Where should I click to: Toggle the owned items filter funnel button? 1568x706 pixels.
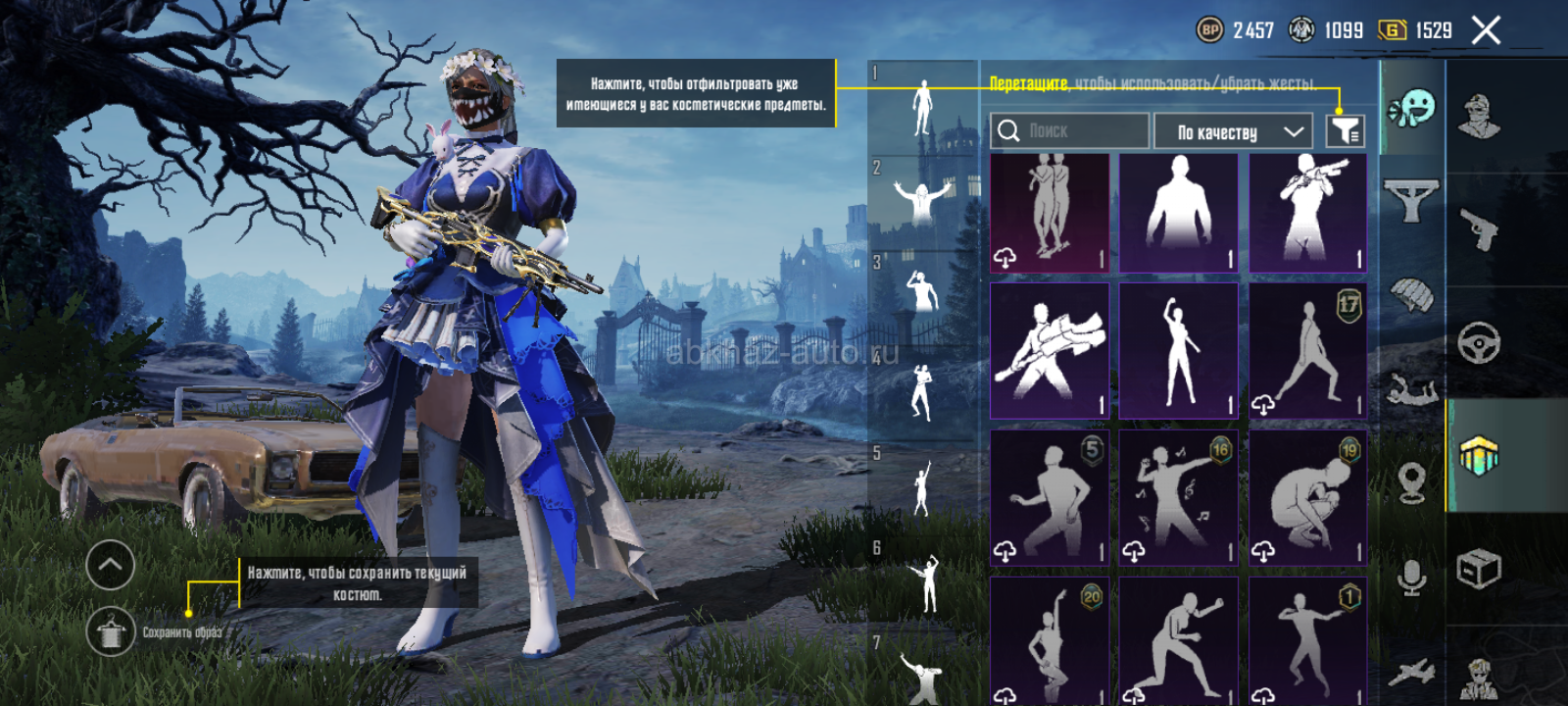point(1346,130)
